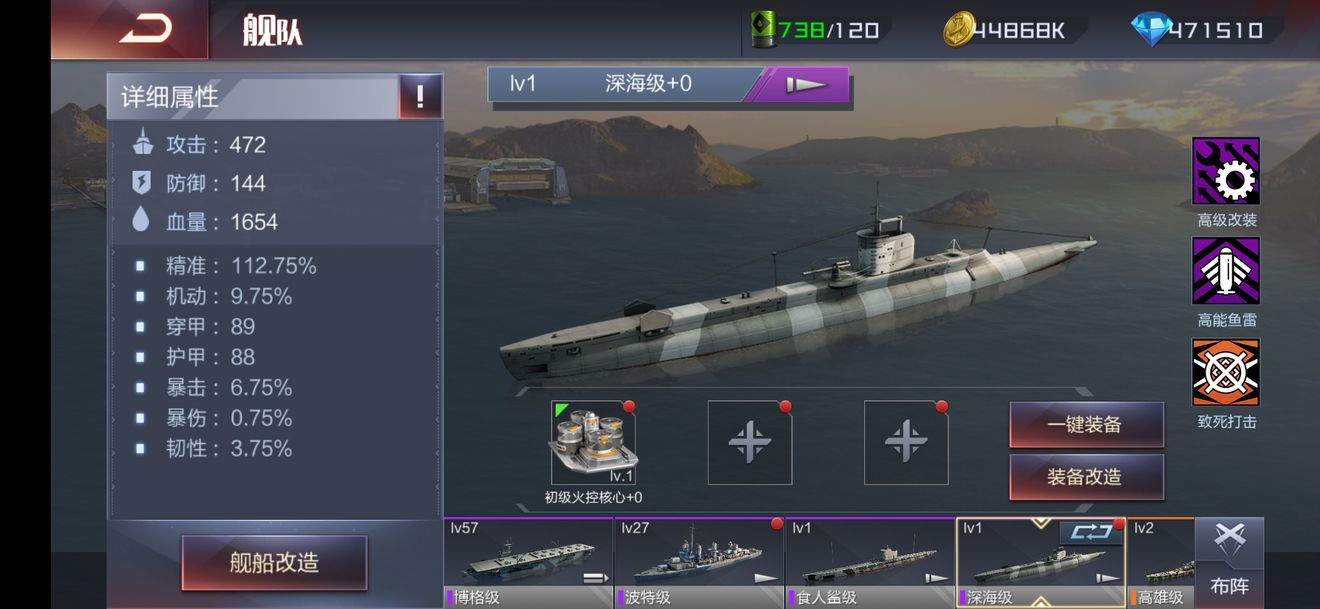View the 致死打击 lethal strike skill
The width and height of the screenshot is (1320, 609).
1225,373
